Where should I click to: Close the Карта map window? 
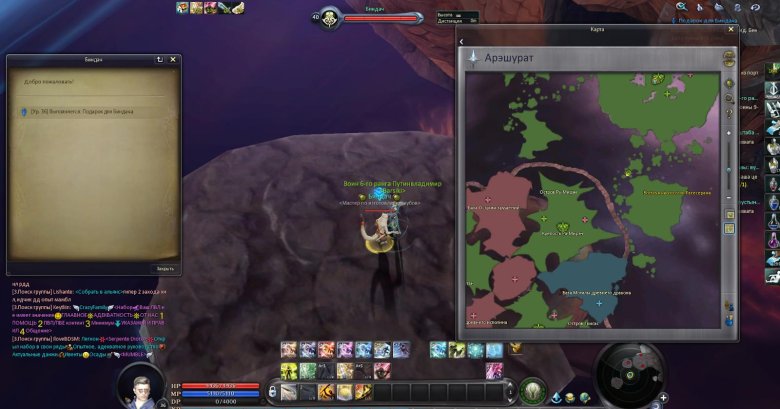[730, 30]
